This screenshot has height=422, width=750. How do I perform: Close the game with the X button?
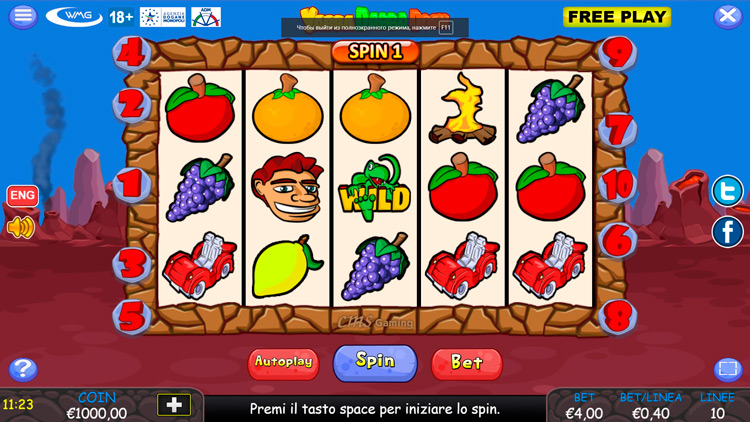[727, 16]
